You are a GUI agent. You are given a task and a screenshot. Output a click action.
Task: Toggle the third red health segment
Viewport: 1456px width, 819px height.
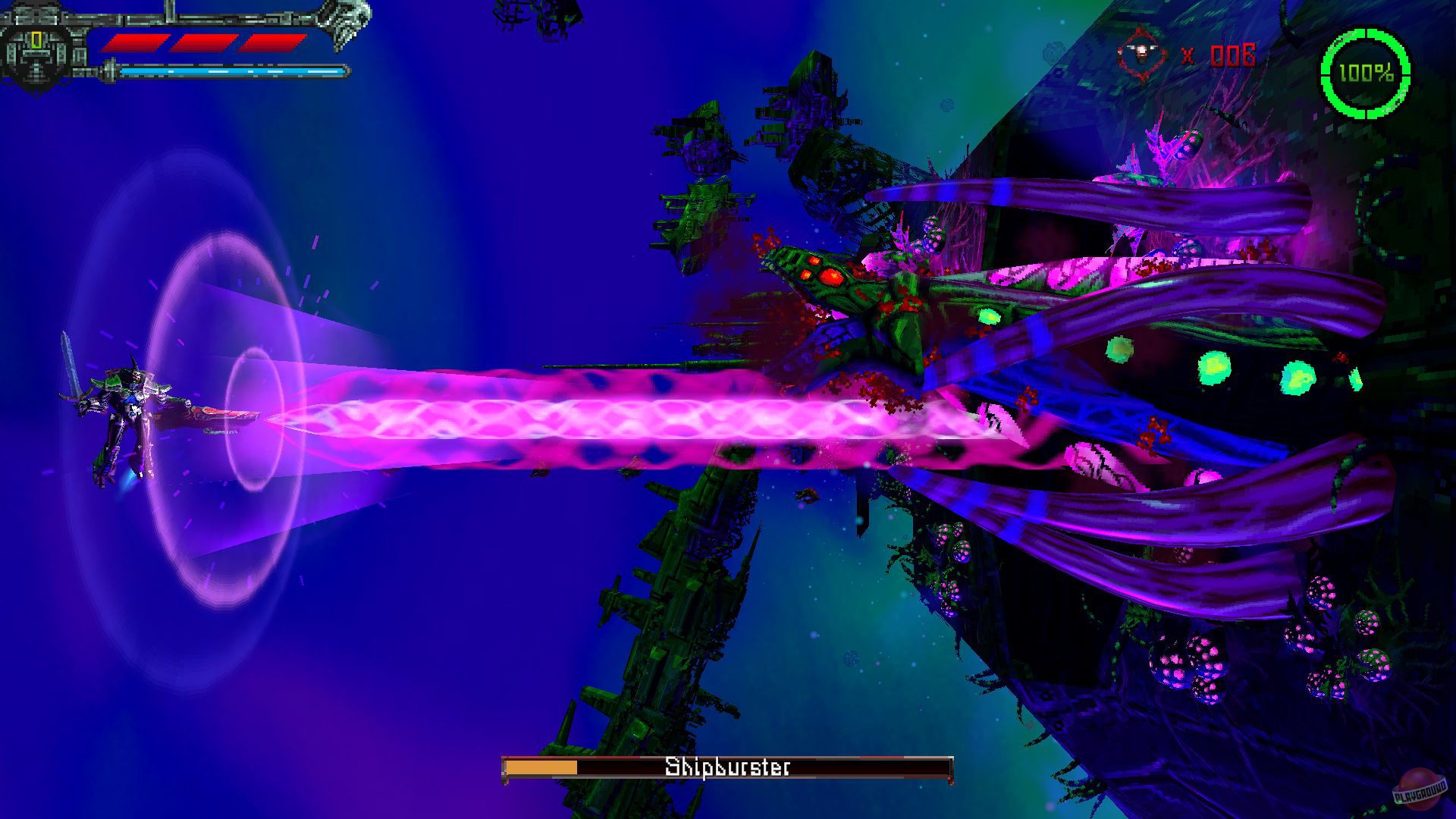[x=273, y=44]
